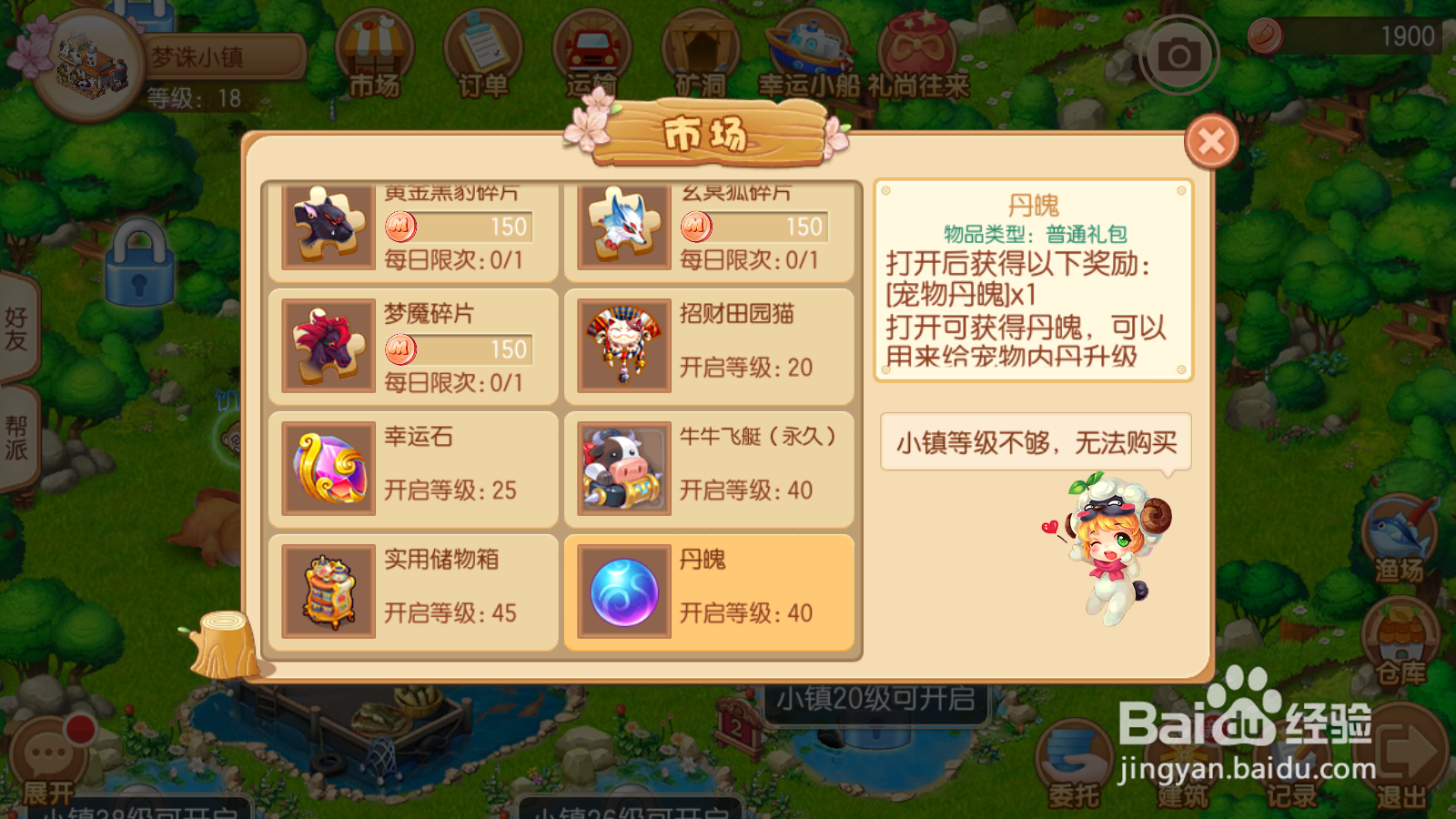The width and height of the screenshot is (1456, 819).
Task: Click the camera screenshot icon
Action: point(1178,55)
